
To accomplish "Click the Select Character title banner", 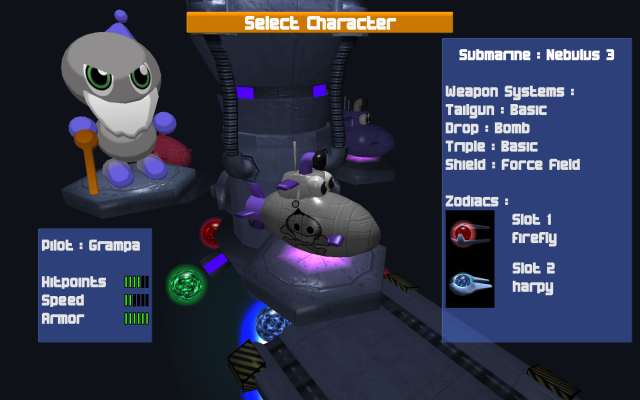I will pos(319,22).
